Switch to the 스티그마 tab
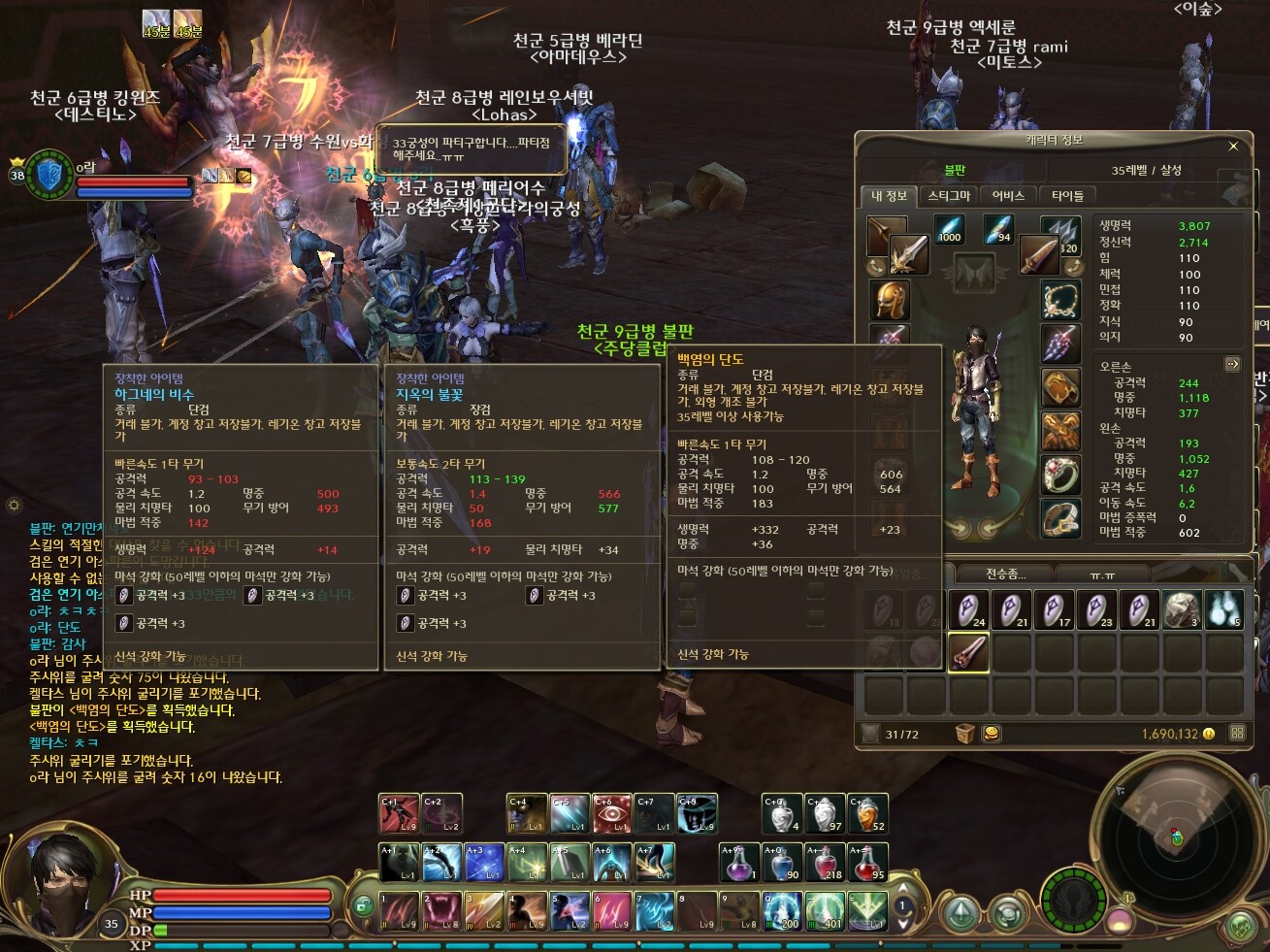 (949, 196)
